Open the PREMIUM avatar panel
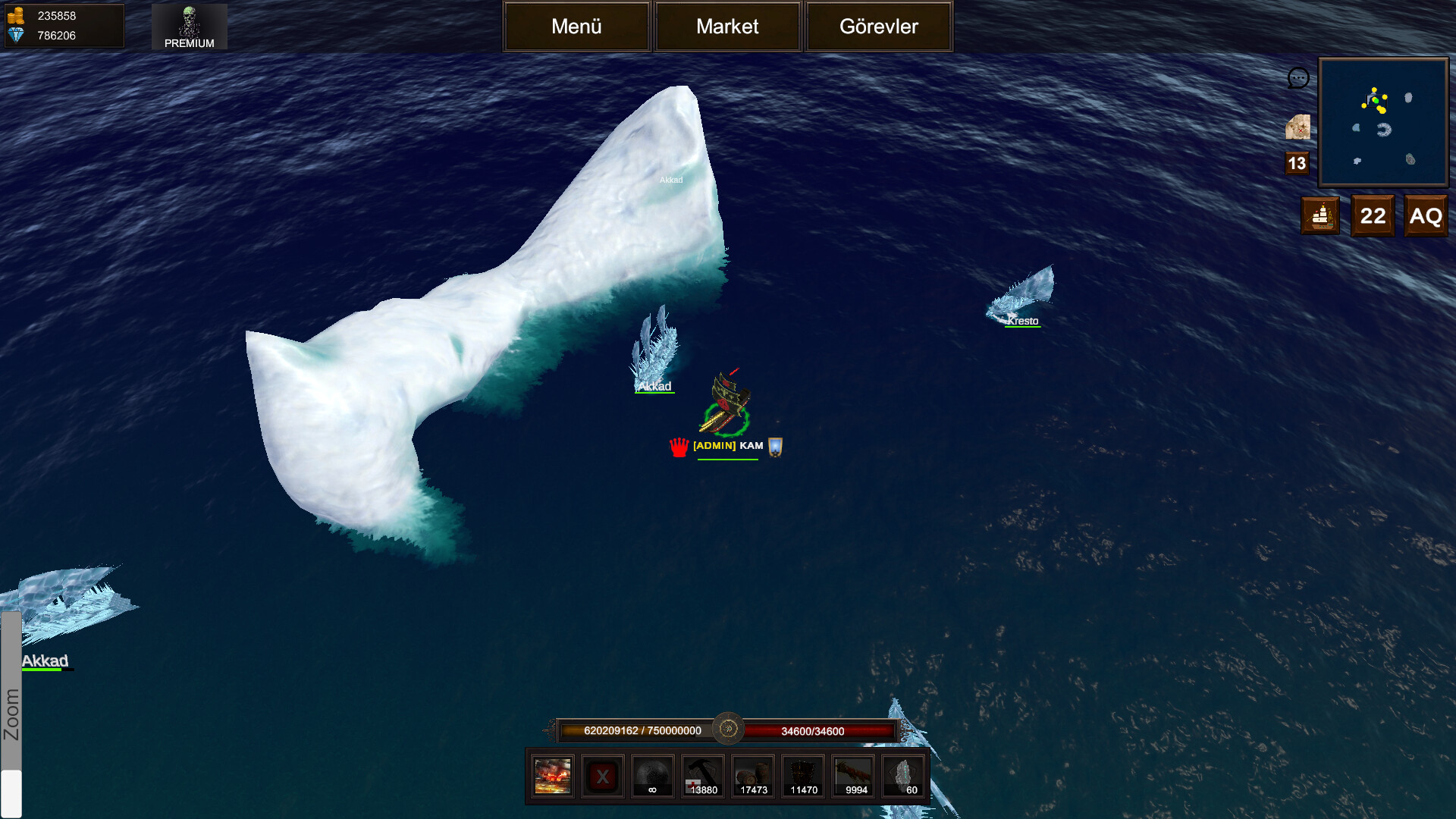Image resolution: width=1456 pixels, height=819 pixels. click(x=189, y=27)
